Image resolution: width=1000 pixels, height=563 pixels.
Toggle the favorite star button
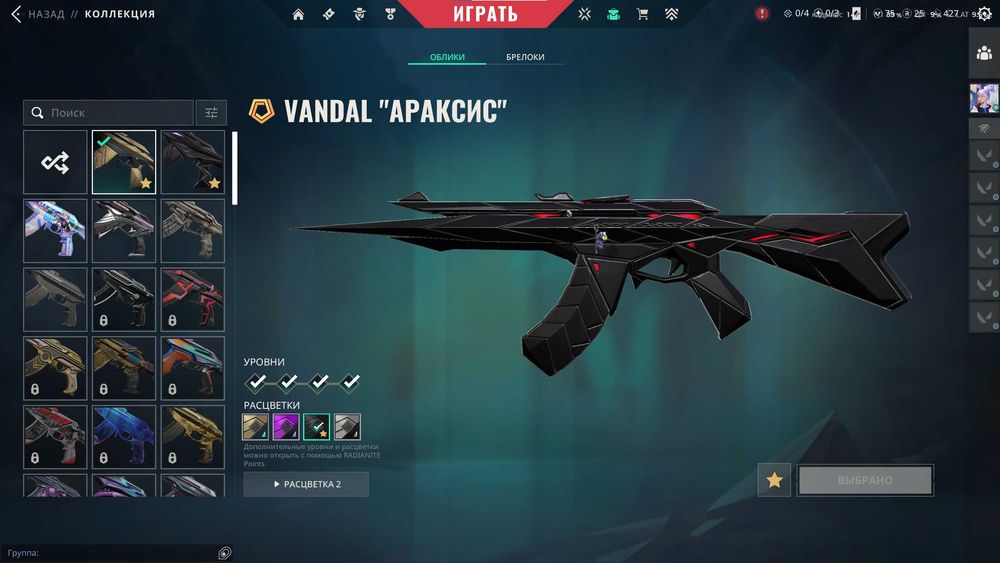[x=774, y=480]
